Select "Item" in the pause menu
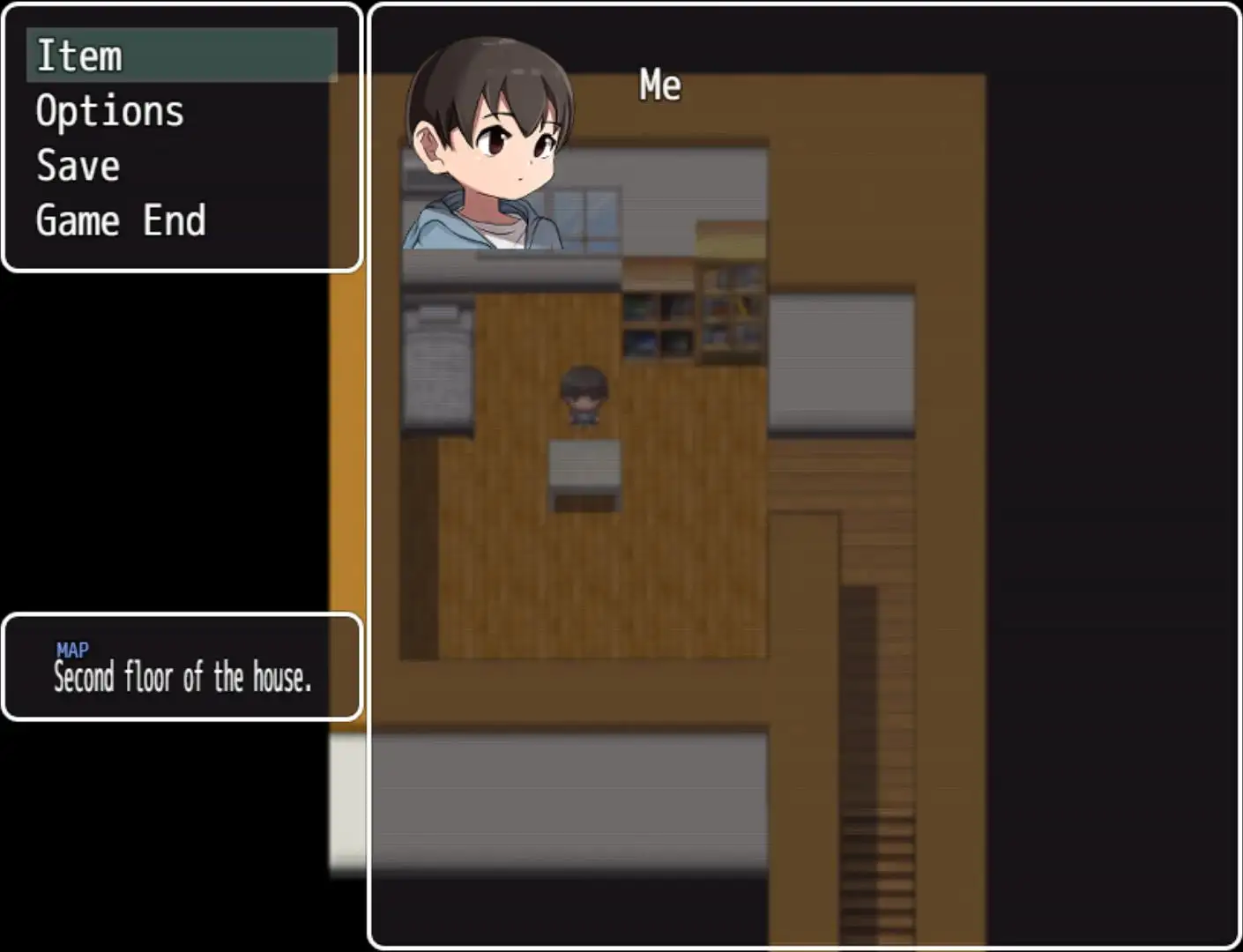Viewport: 1243px width, 952px height. tap(79, 56)
